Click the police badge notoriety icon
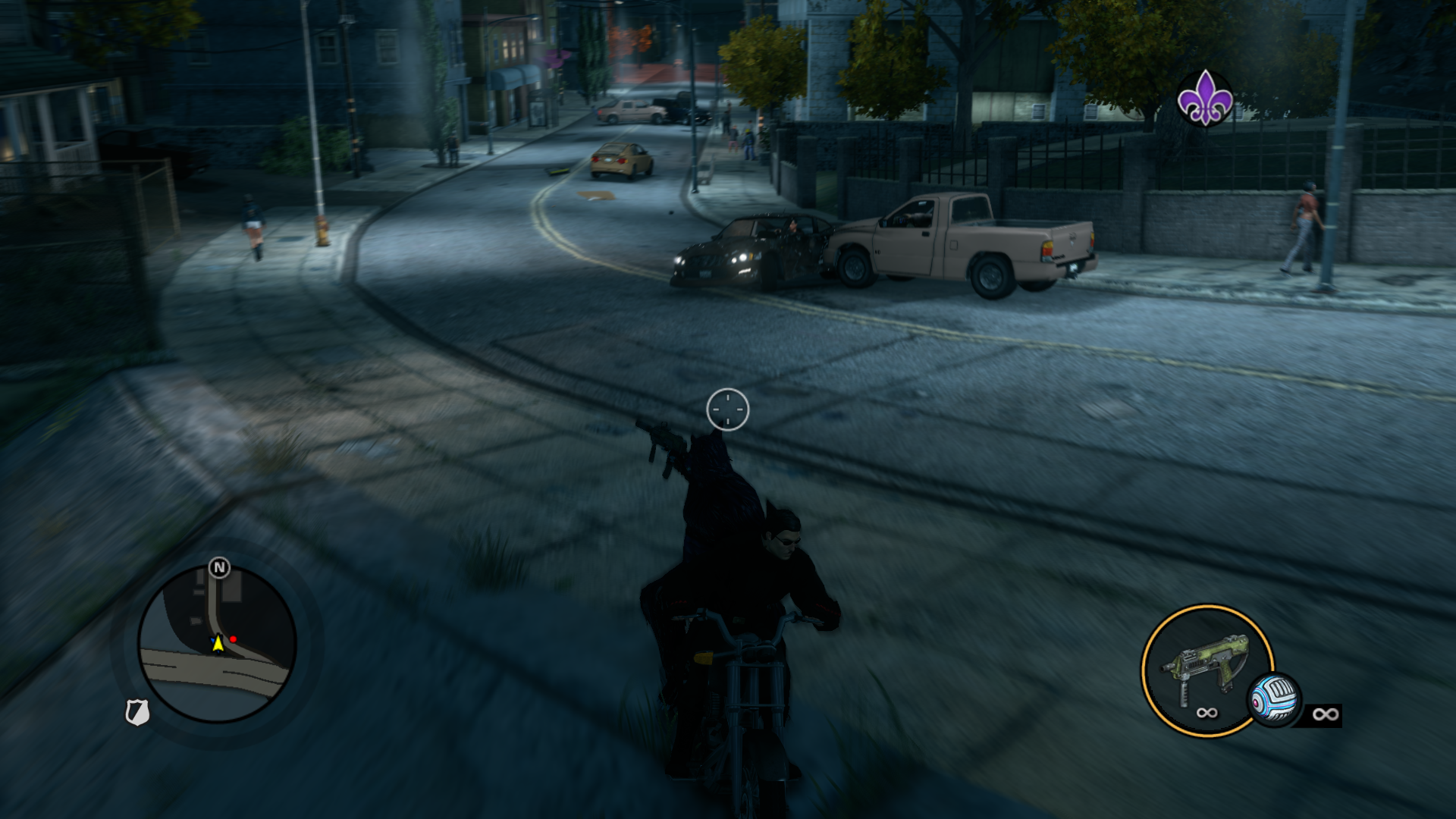The image size is (1456, 819). [x=136, y=712]
